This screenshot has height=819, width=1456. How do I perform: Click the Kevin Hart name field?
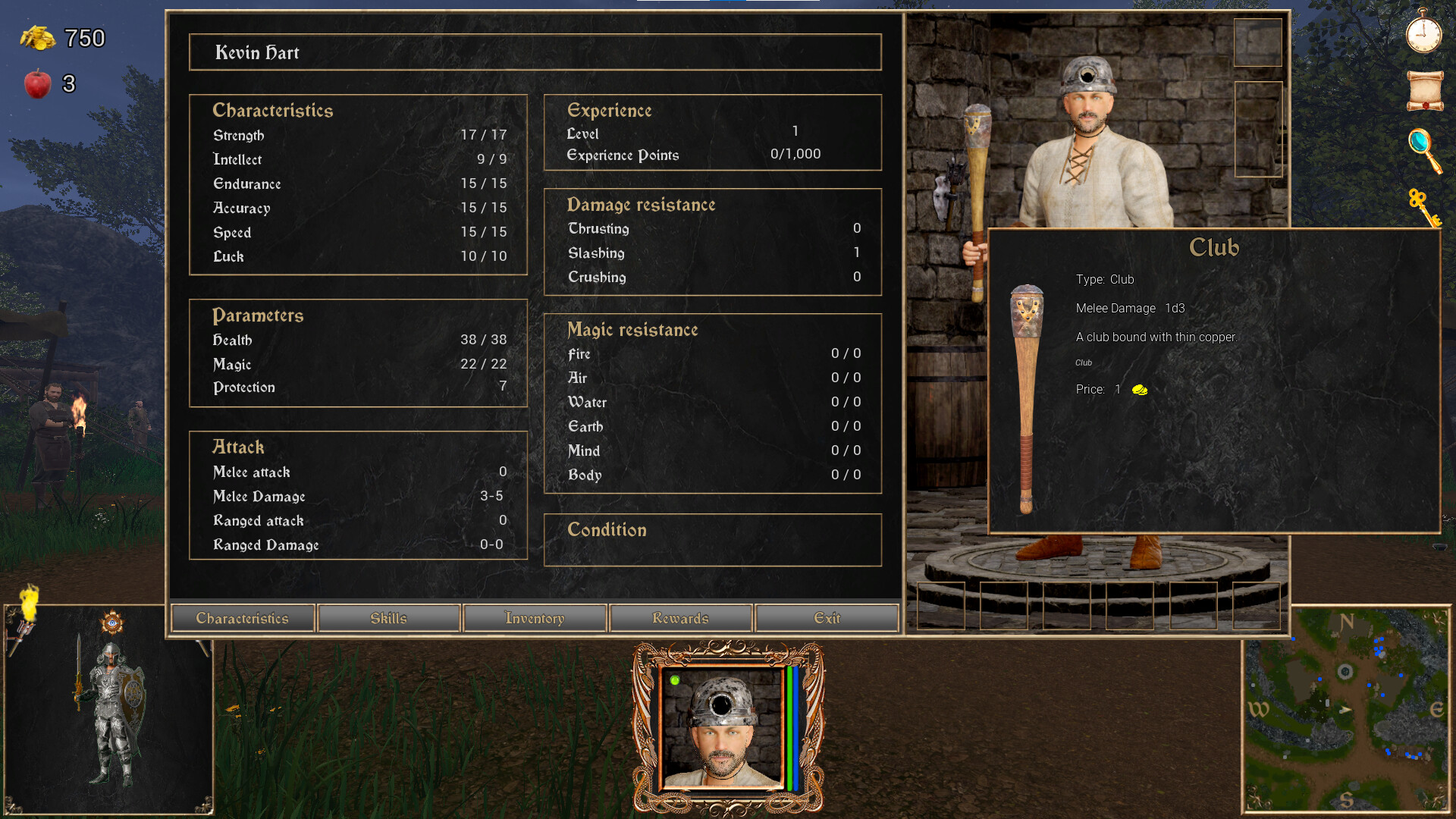535,52
